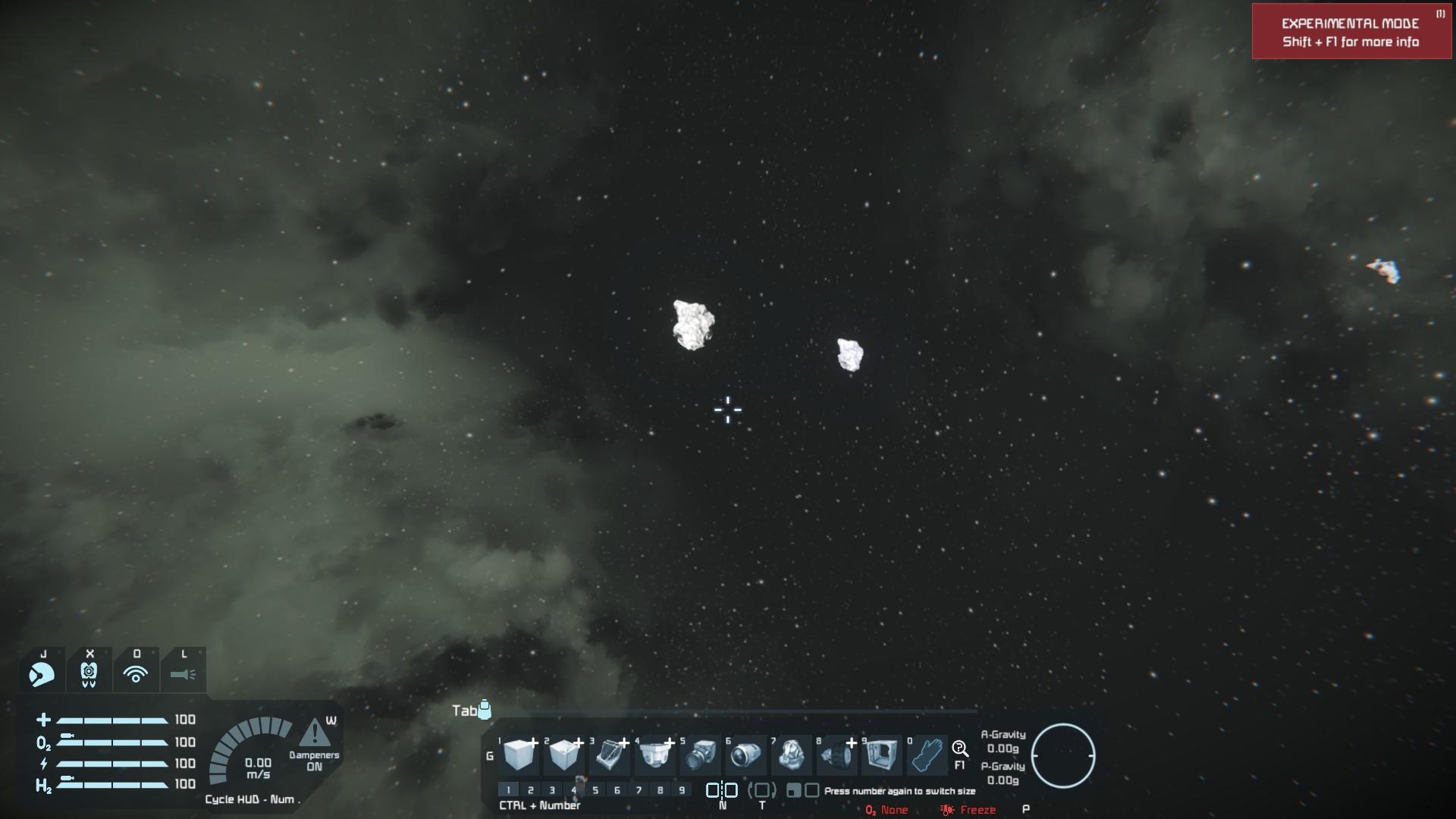Switch to toolbar page 9
This screenshot has width=1456, height=819.
(682, 790)
